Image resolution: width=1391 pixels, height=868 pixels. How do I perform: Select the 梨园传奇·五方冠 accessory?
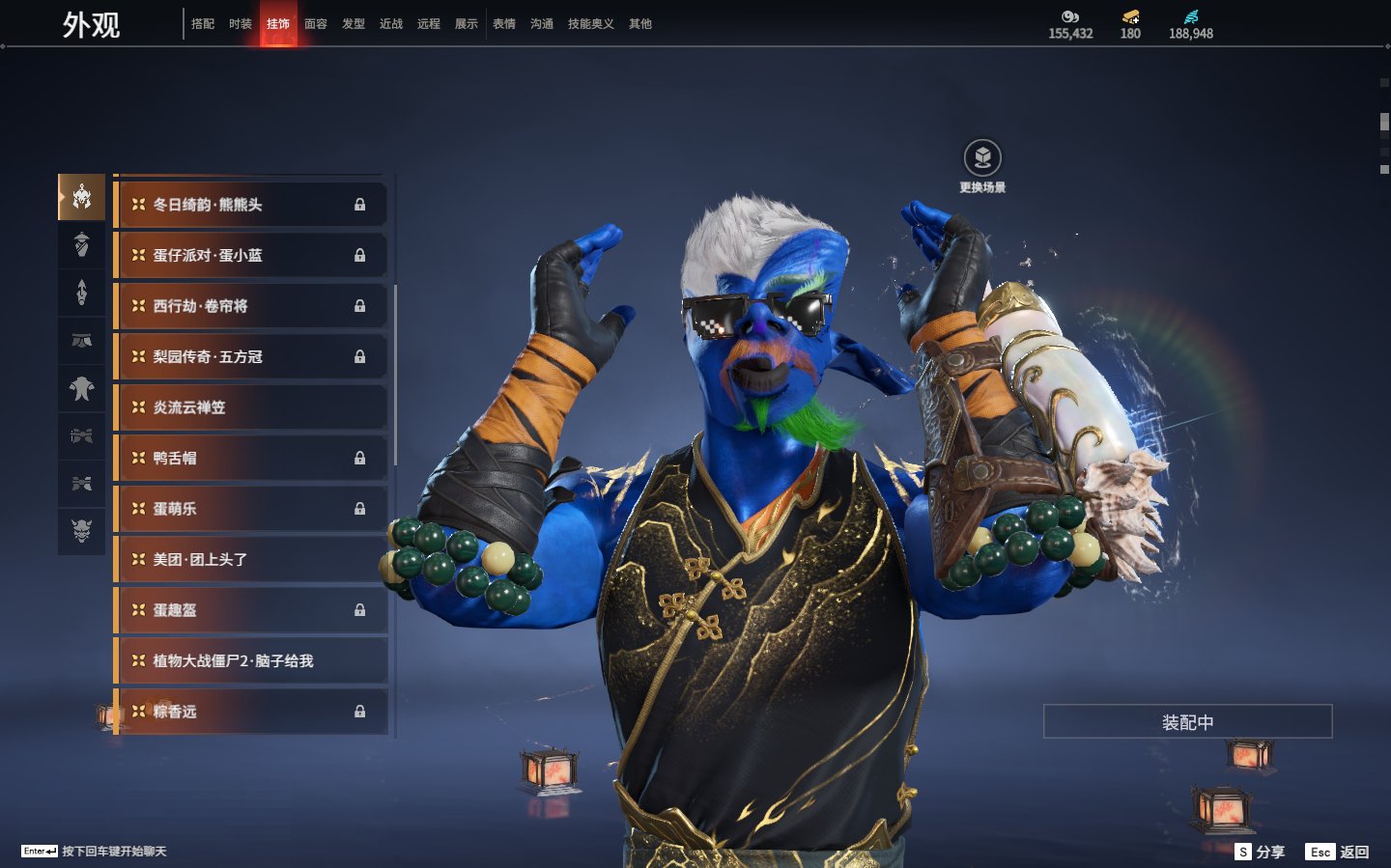[251, 357]
